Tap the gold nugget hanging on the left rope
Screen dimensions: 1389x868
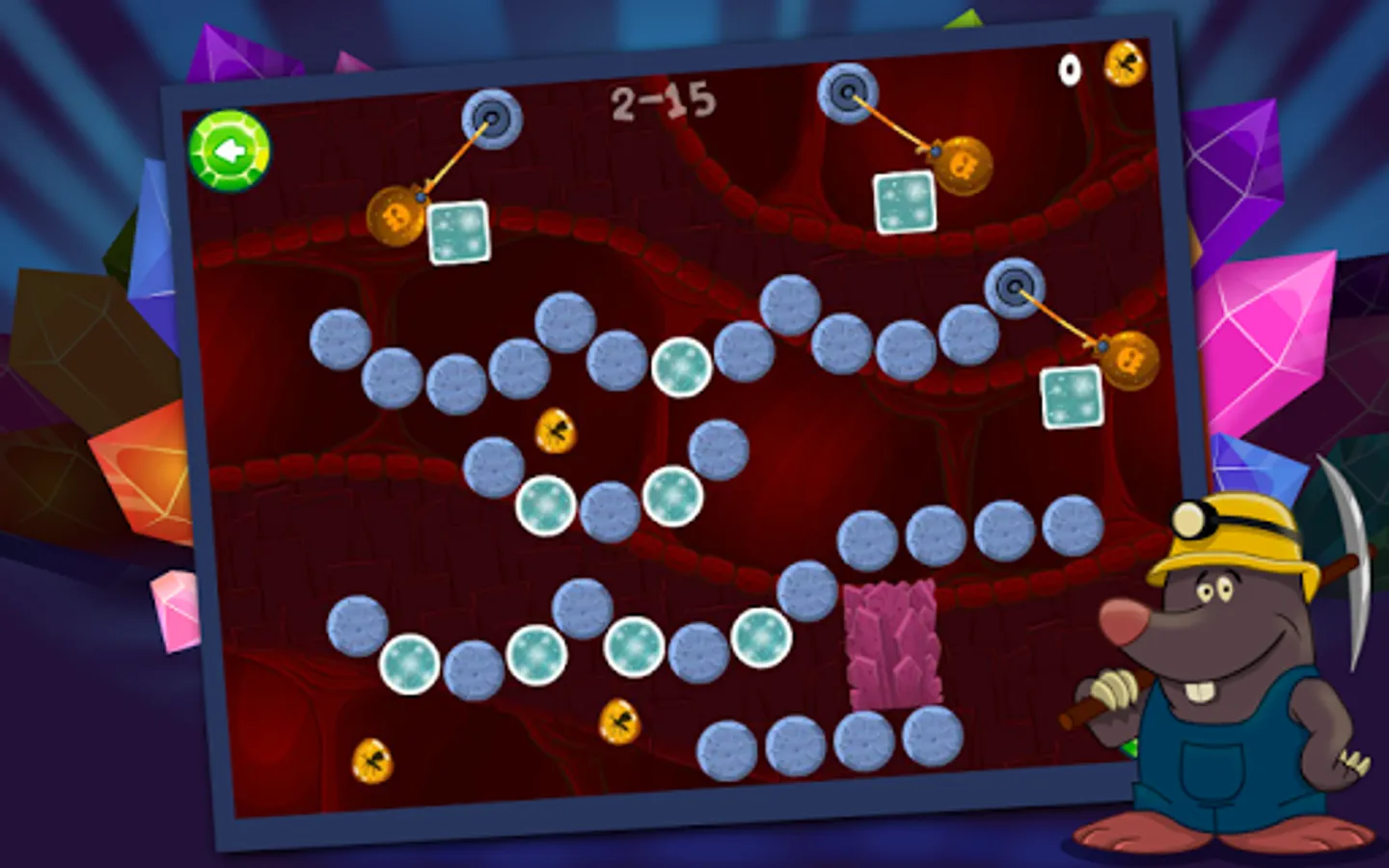(x=395, y=216)
